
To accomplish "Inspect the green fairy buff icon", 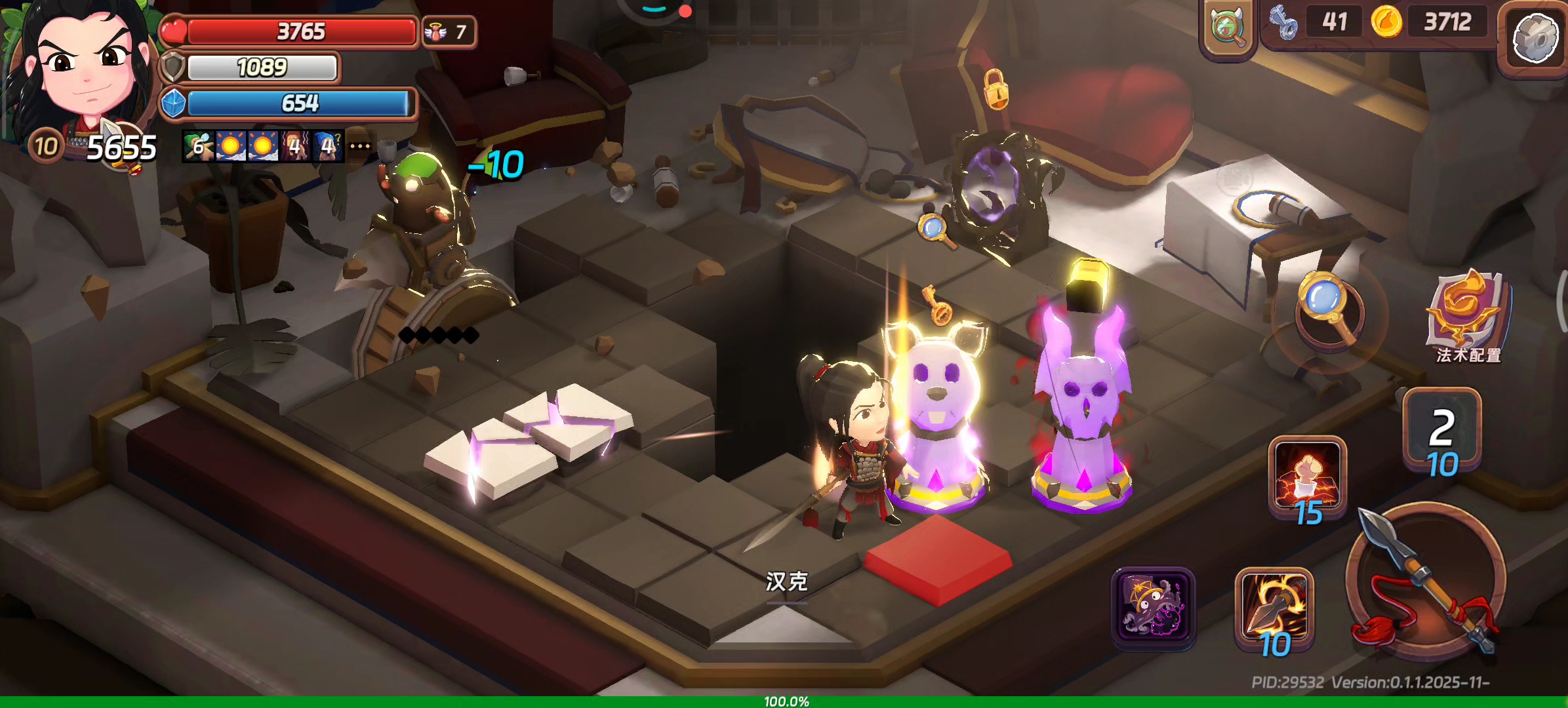I will 198,146.
